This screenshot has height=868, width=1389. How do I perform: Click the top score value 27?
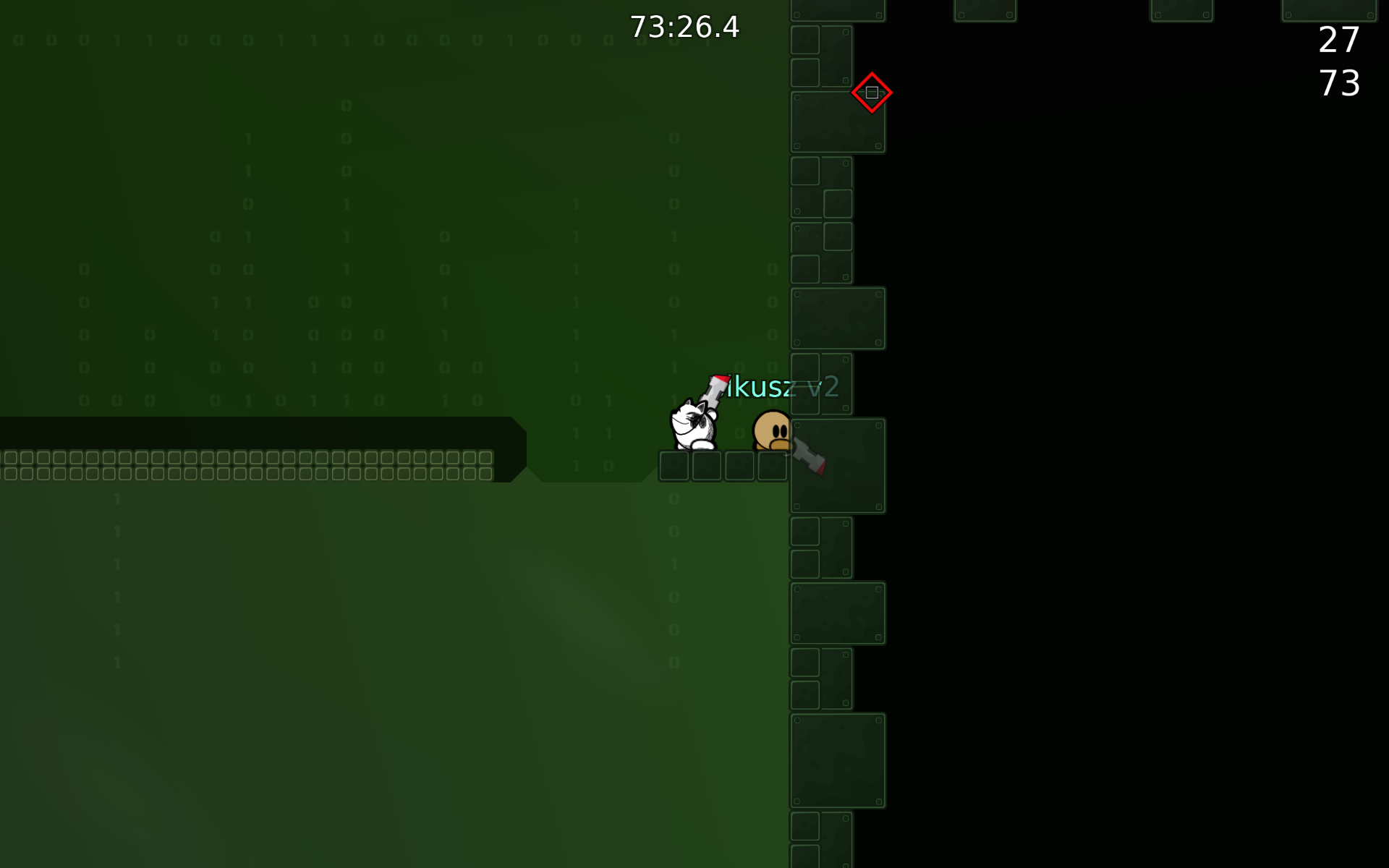[1337, 41]
